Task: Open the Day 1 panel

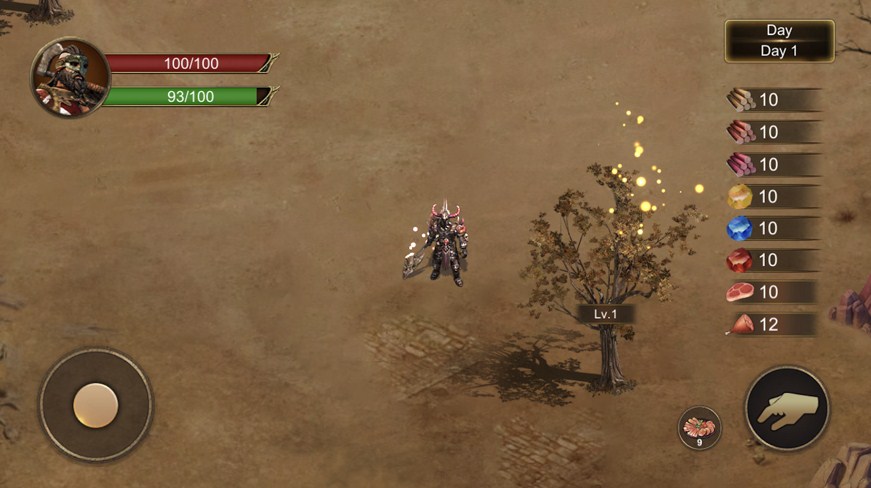Action: click(x=779, y=41)
